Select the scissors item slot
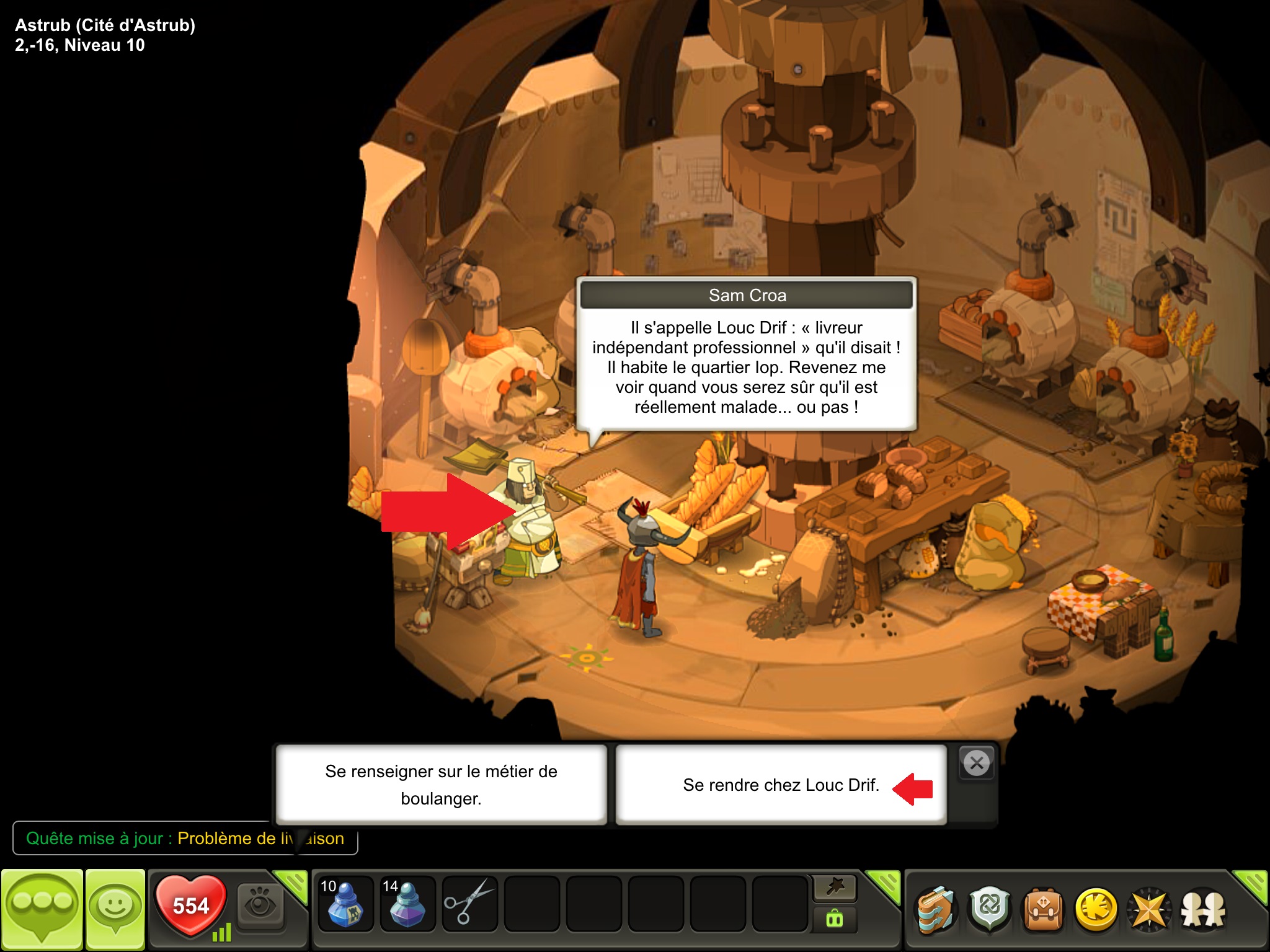This screenshot has width=1270, height=952. 469,904
